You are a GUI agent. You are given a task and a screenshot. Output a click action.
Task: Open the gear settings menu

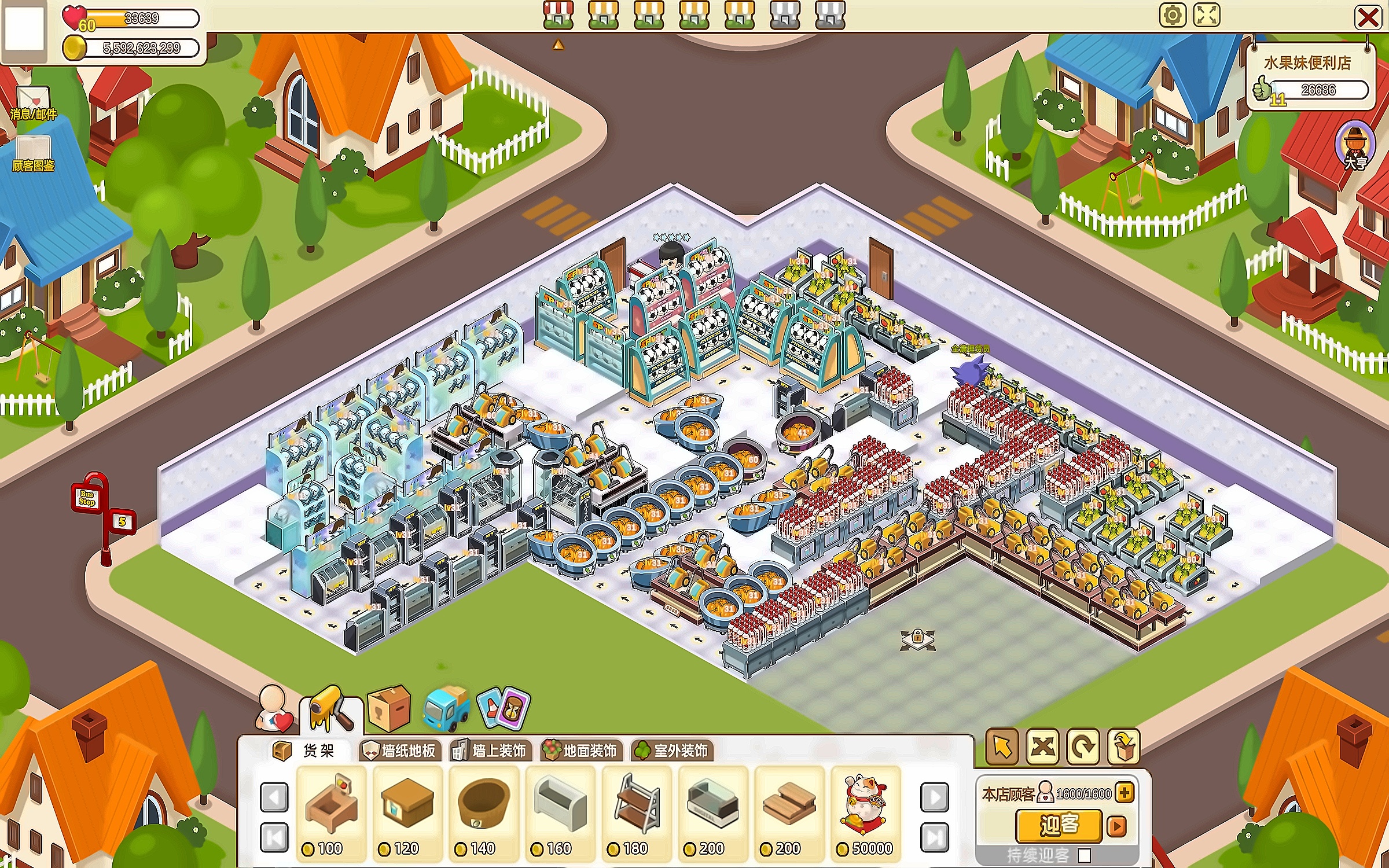pyautogui.click(x=1173, y=15)
